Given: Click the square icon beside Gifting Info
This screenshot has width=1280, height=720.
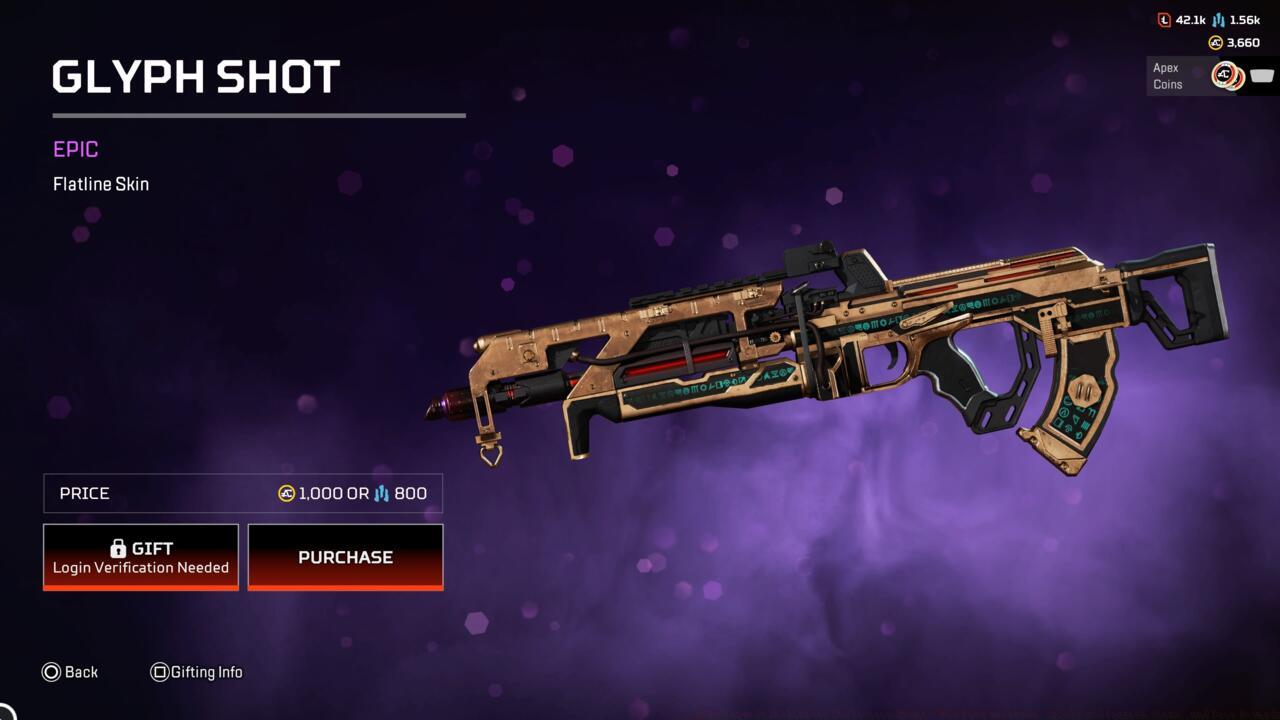Looking at the screenshot, I should (160, 672).
